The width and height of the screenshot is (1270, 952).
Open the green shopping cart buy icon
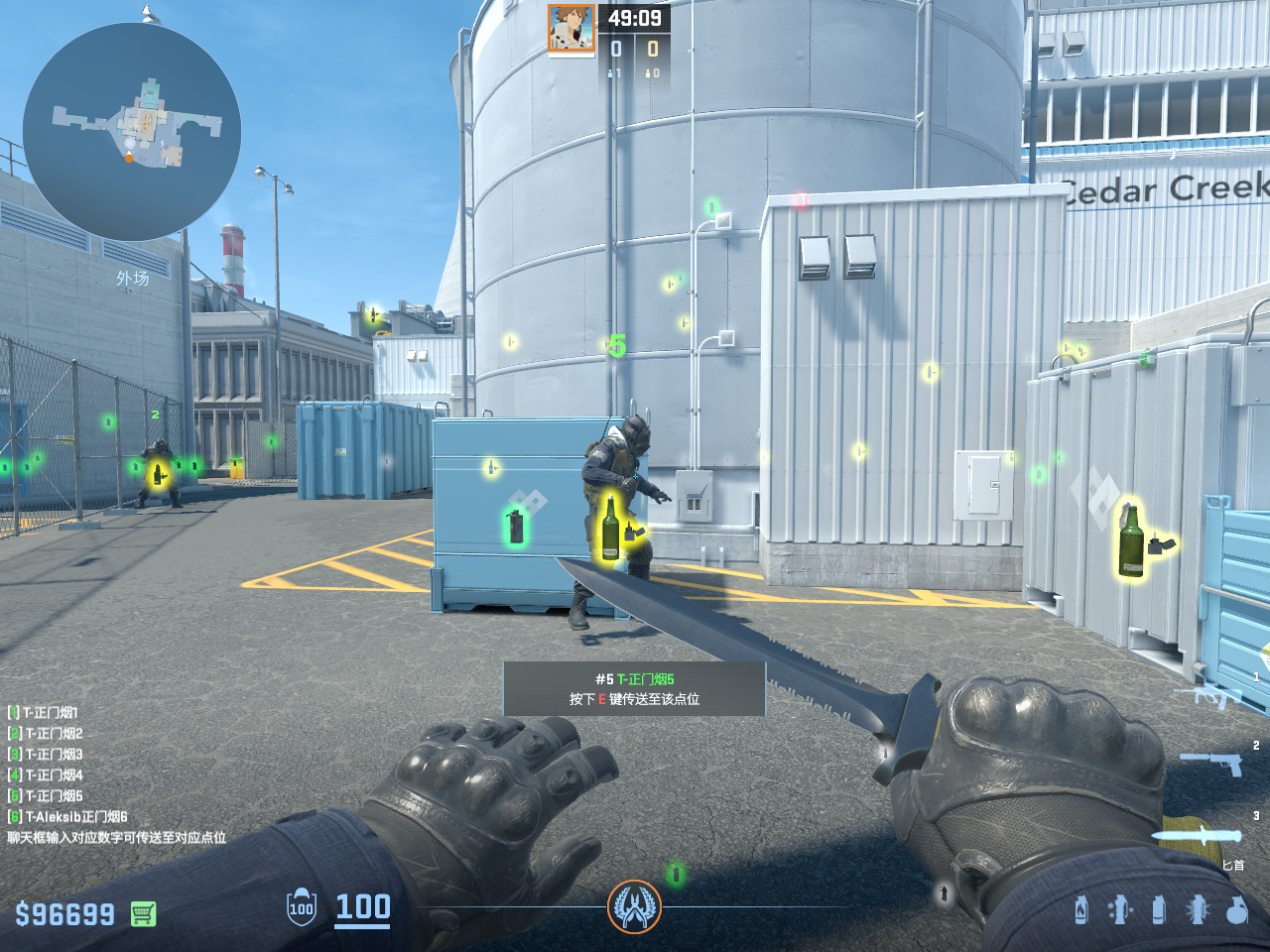(x=143, y=913)
